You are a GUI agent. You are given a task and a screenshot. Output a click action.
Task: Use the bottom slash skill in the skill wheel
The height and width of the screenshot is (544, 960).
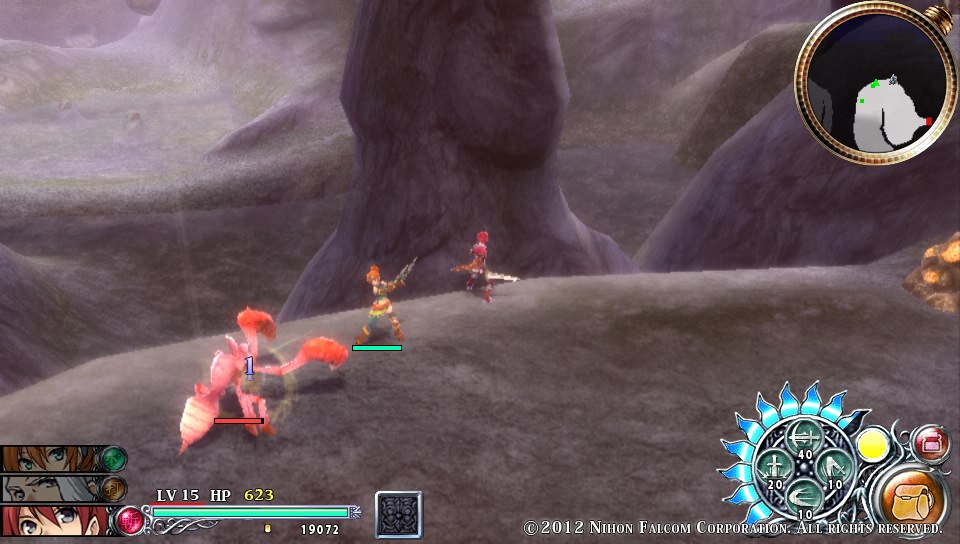point(804,495)
